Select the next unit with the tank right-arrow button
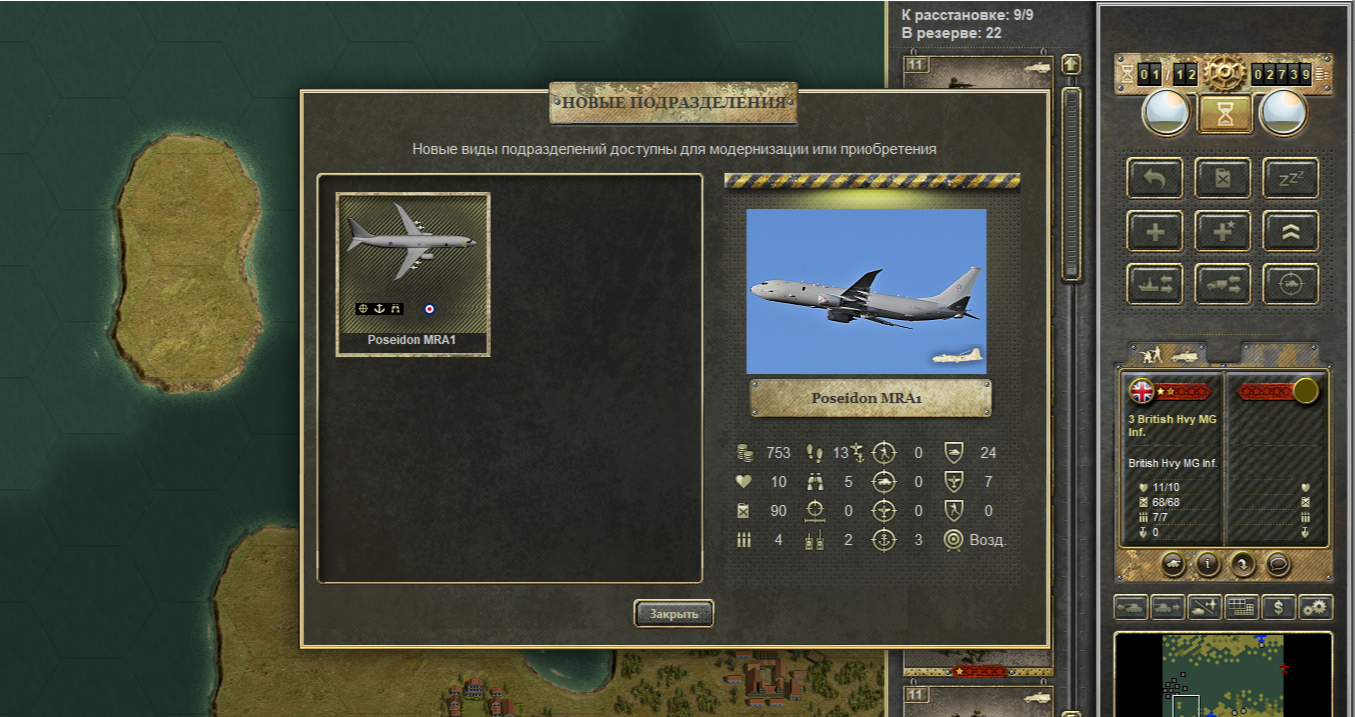1355x717 pixels. coord(1167,607)
